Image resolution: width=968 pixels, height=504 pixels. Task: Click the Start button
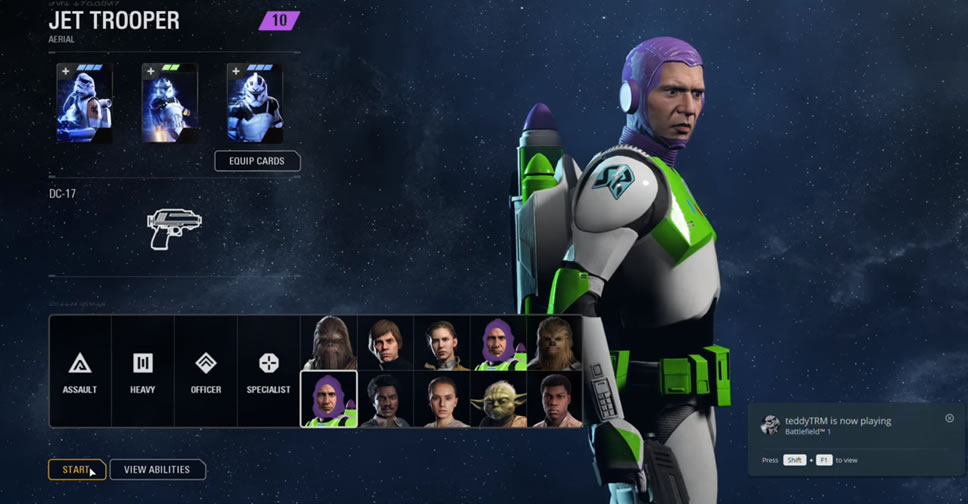[76, 470]
